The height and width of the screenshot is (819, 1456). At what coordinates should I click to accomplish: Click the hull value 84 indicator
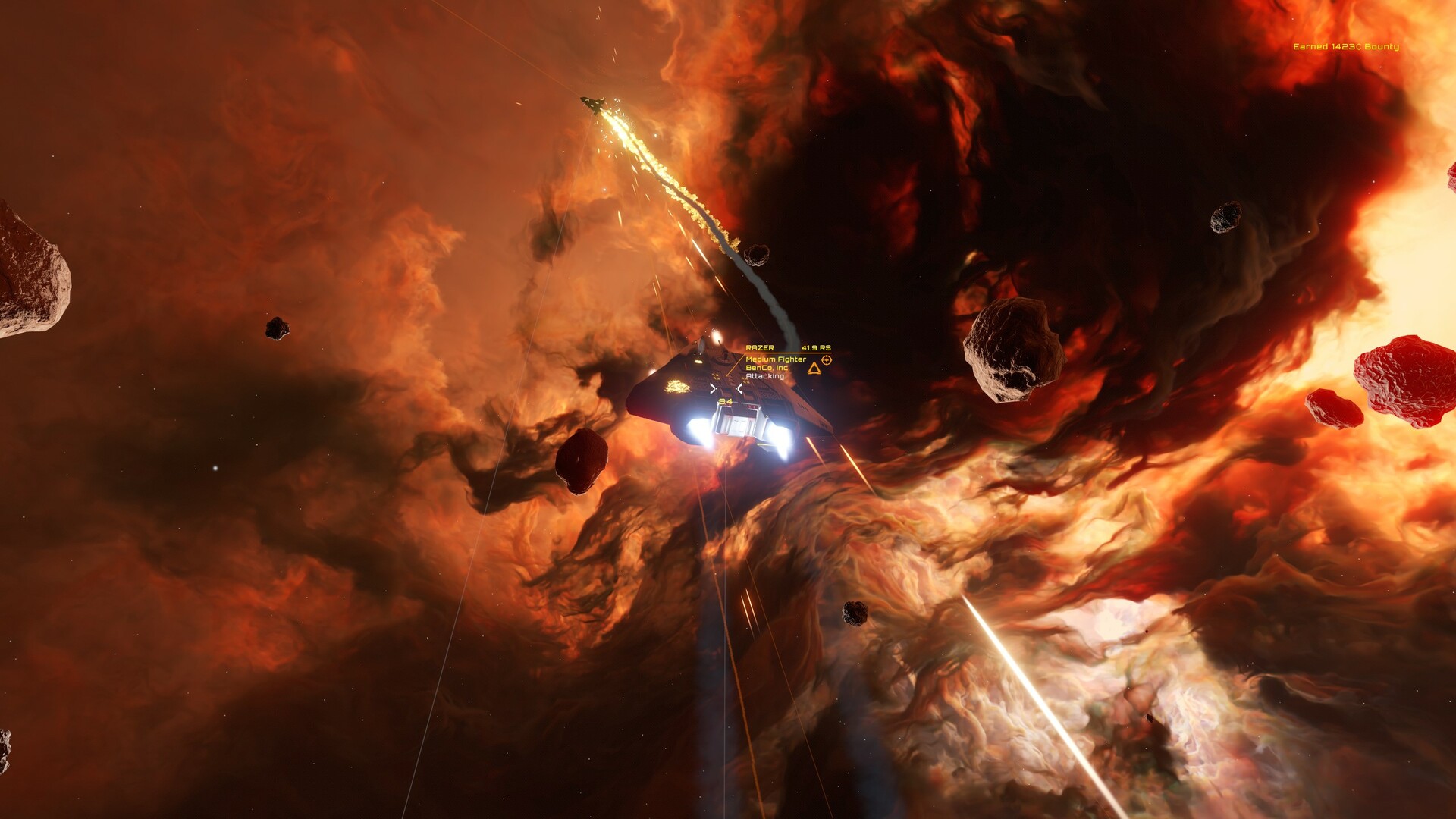click(725, 401)
